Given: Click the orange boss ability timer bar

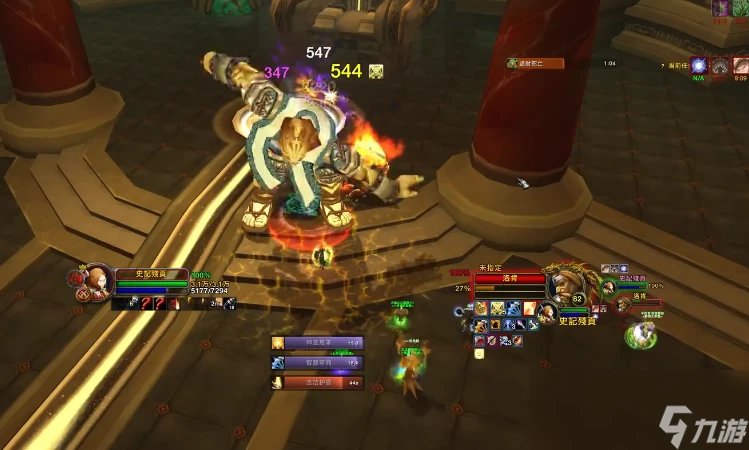Looking at the screenshot, I should point(535,64).
